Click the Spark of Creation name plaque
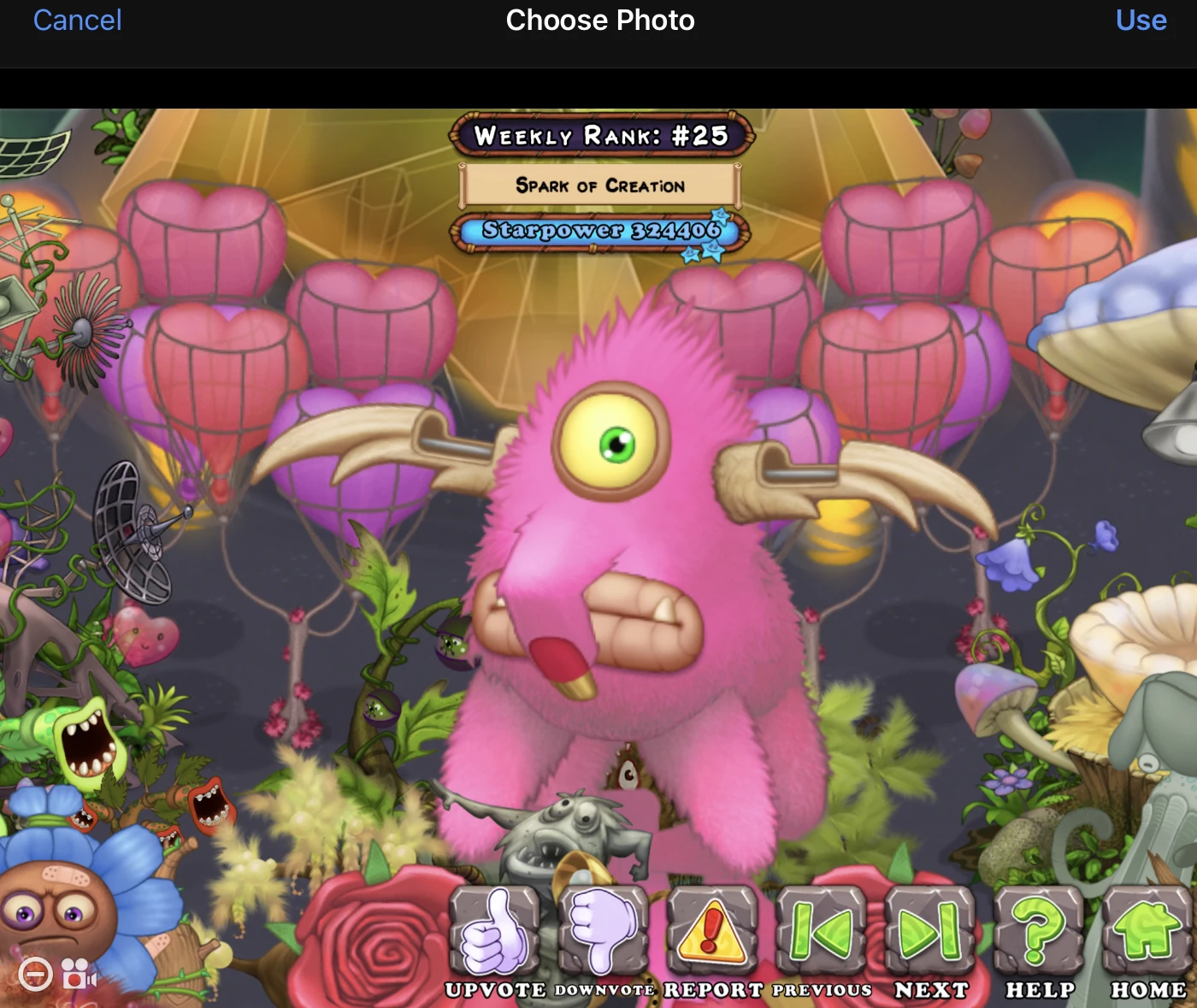Viewport: 1197px width, 1008px height. pyautogui.click(x=598, y=185)
